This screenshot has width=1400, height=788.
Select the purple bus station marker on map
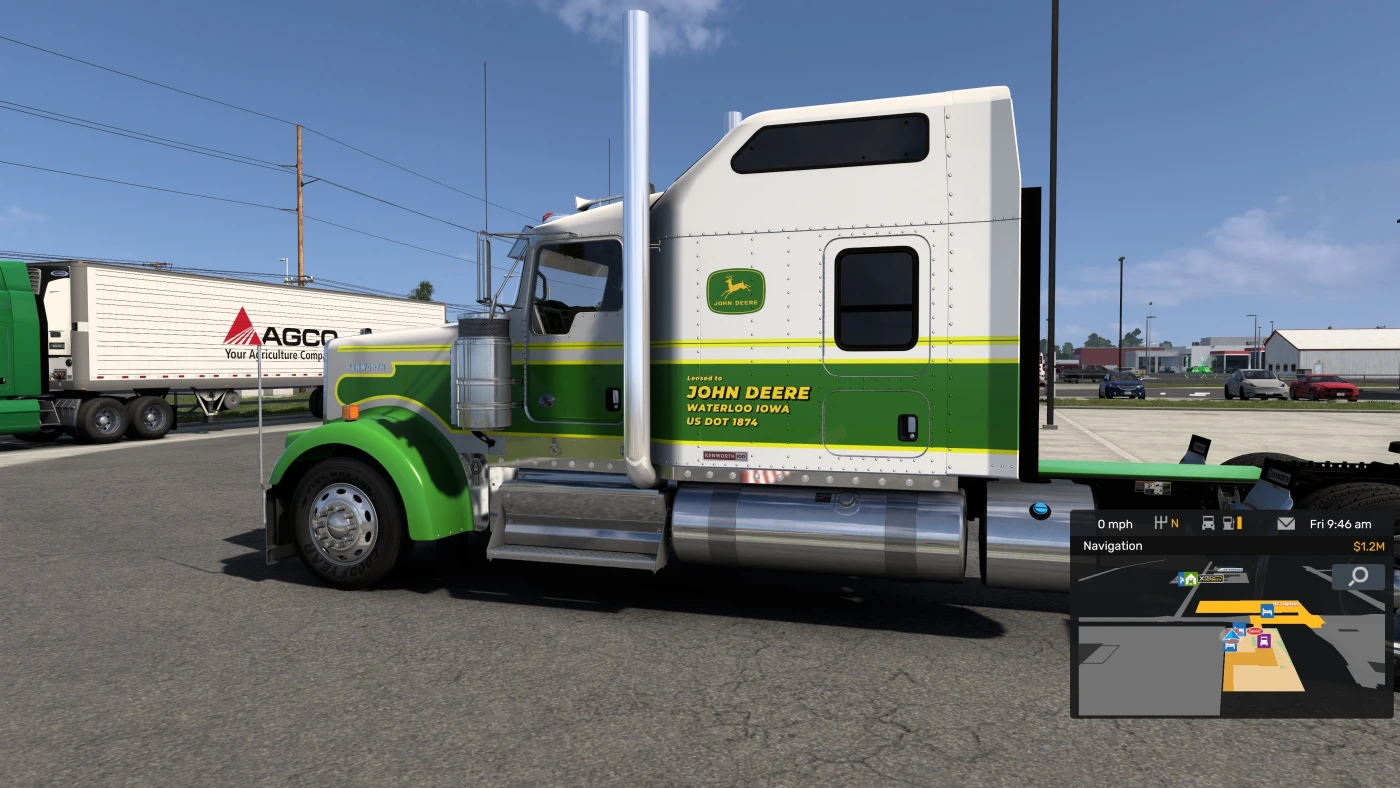[x=1264, y=640]
